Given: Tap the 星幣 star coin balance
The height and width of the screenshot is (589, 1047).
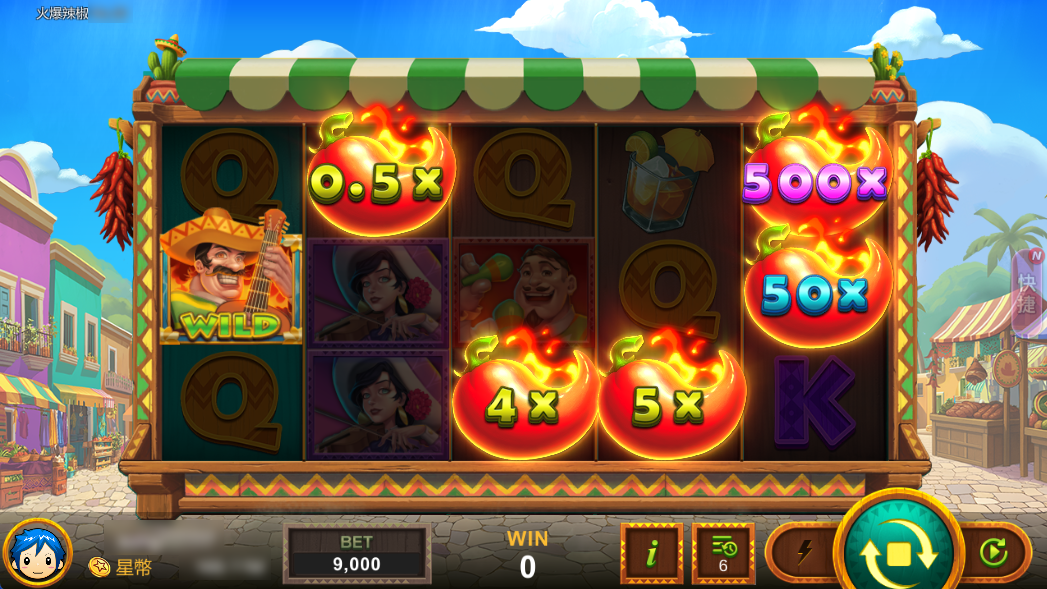Looking at the screenshot, I should (x=122, y=567).
